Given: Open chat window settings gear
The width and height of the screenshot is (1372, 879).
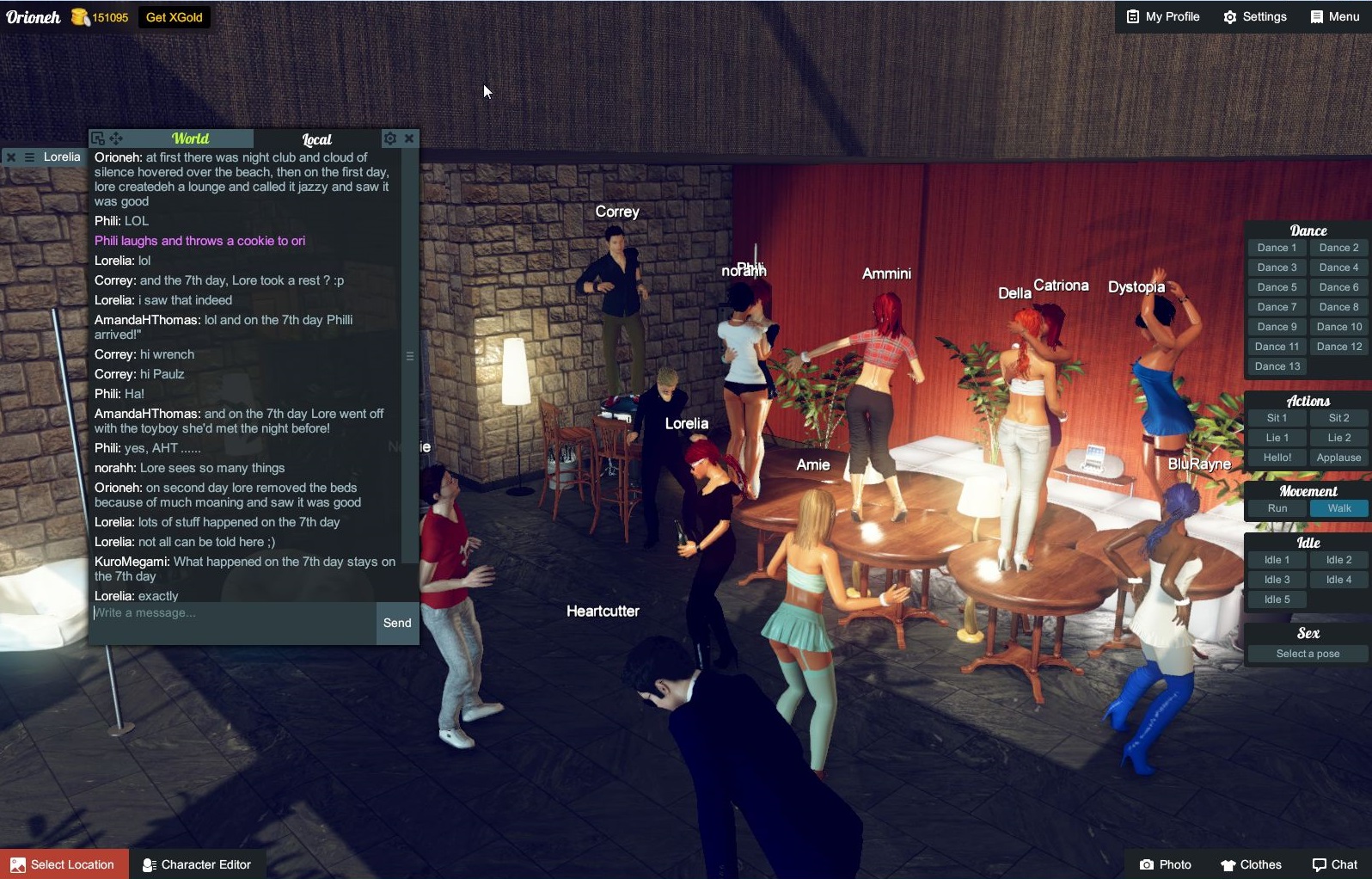Looking at the screenshot, I should click(x=390, y=138).
